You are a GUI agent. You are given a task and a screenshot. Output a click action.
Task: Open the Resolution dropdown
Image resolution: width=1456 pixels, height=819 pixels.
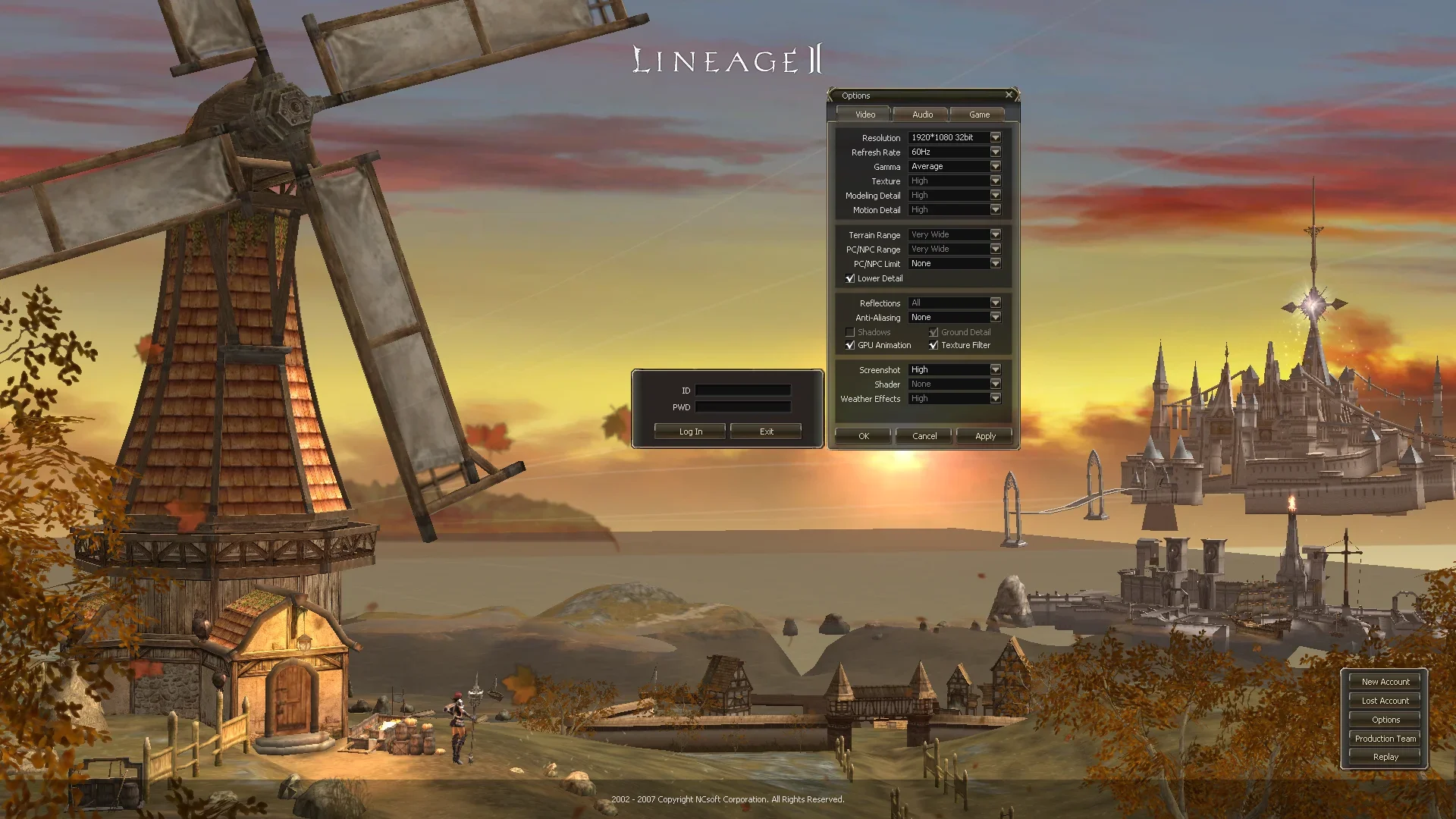[x=995, y=137]
